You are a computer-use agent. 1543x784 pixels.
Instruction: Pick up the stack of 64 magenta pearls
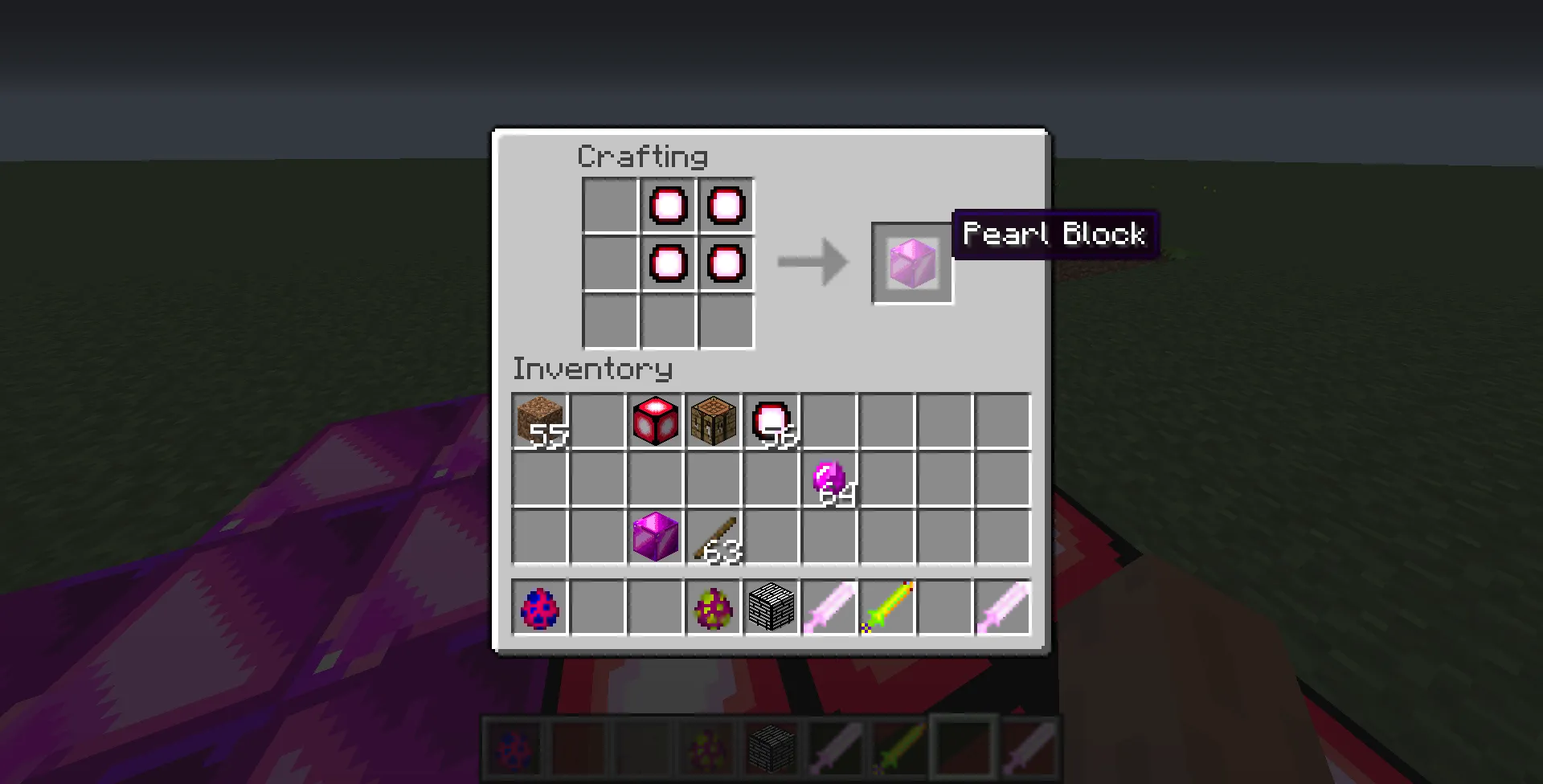click(829, 479)
